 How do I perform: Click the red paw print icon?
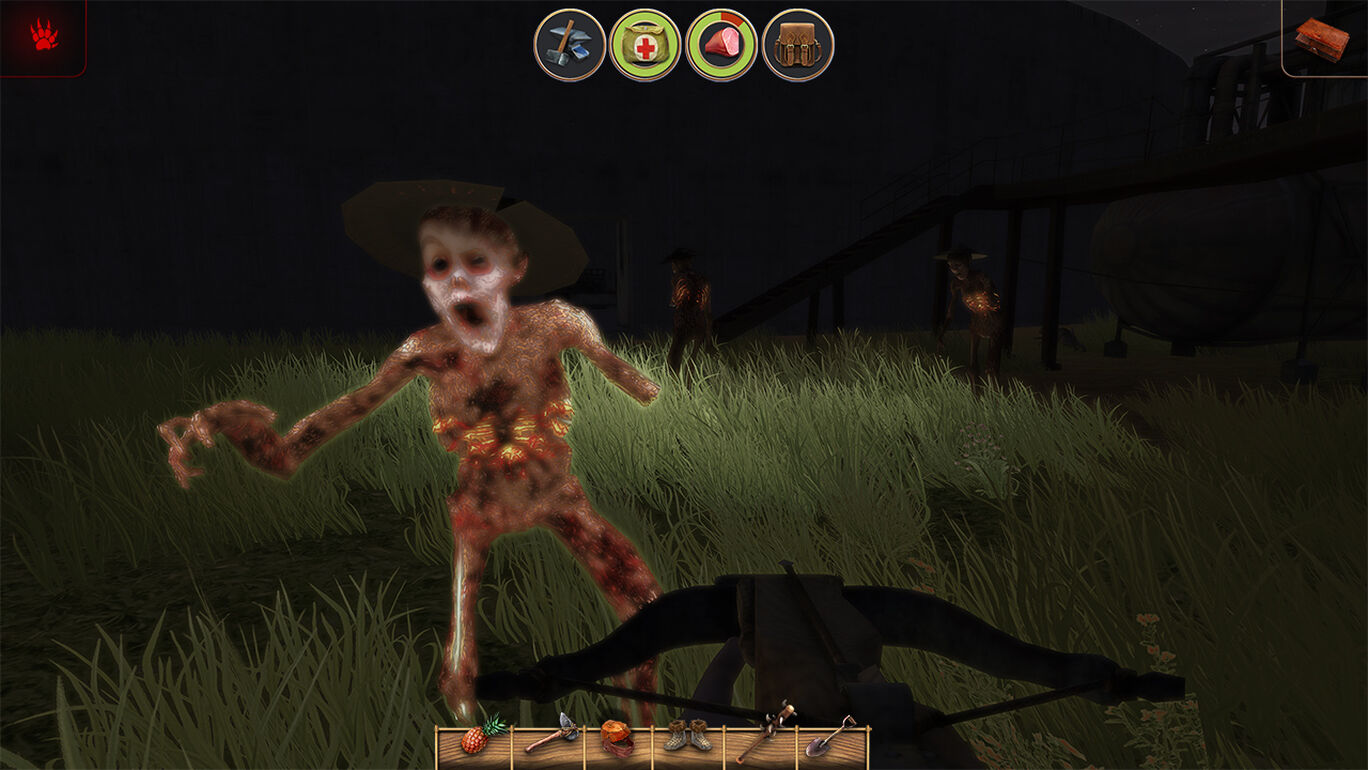click(43, 37)
